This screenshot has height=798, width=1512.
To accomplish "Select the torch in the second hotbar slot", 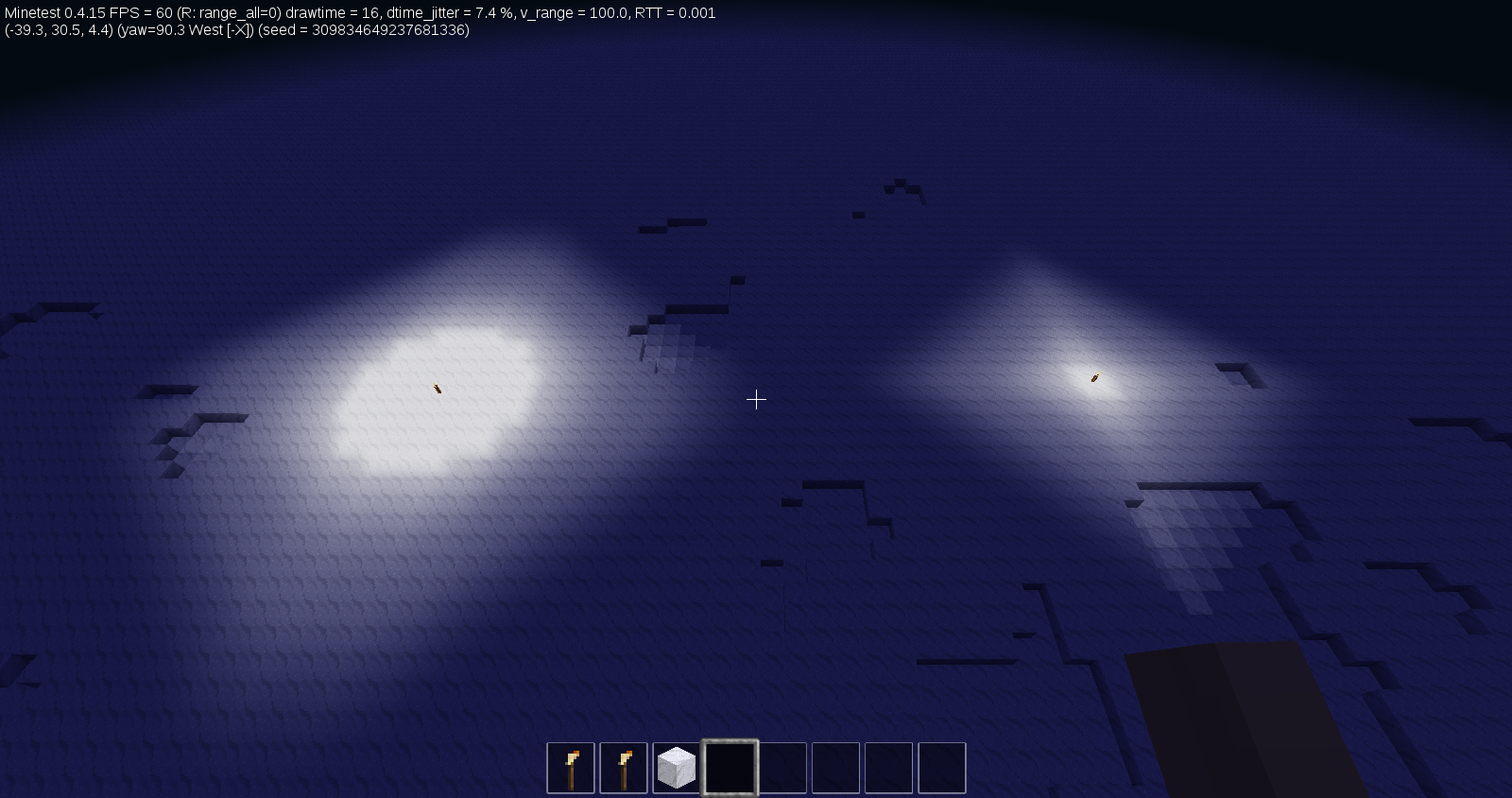I will pos(624,768).
